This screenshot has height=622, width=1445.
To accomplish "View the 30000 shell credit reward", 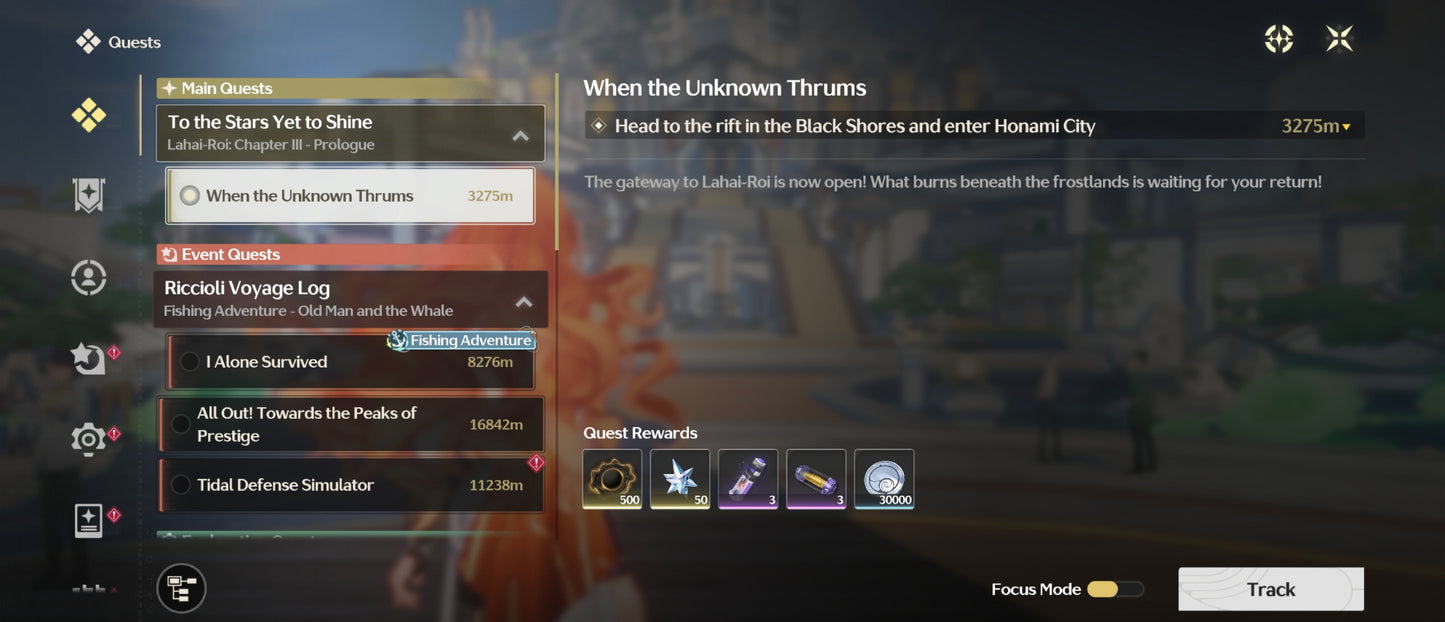I will coord(884,479).
